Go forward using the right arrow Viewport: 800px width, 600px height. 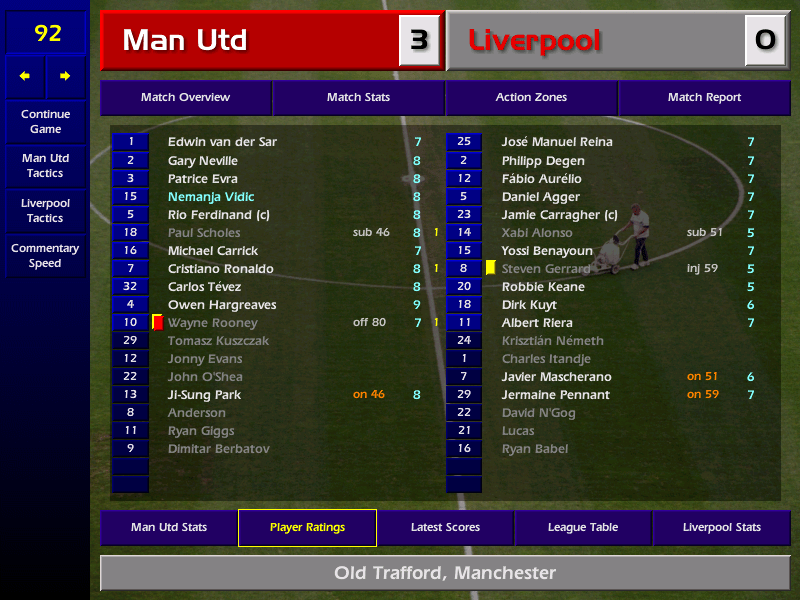(x=66, y=76)
